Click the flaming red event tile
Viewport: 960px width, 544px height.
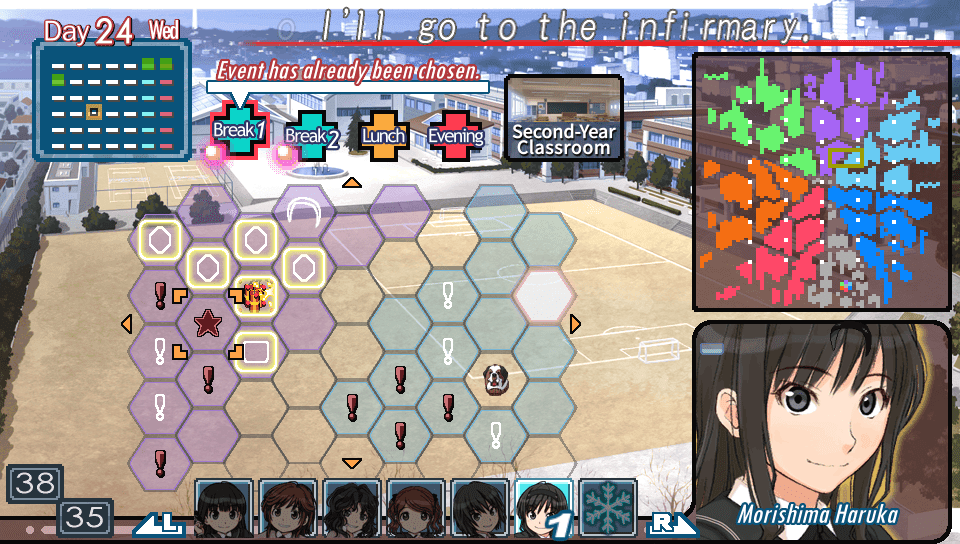point(257,295)
